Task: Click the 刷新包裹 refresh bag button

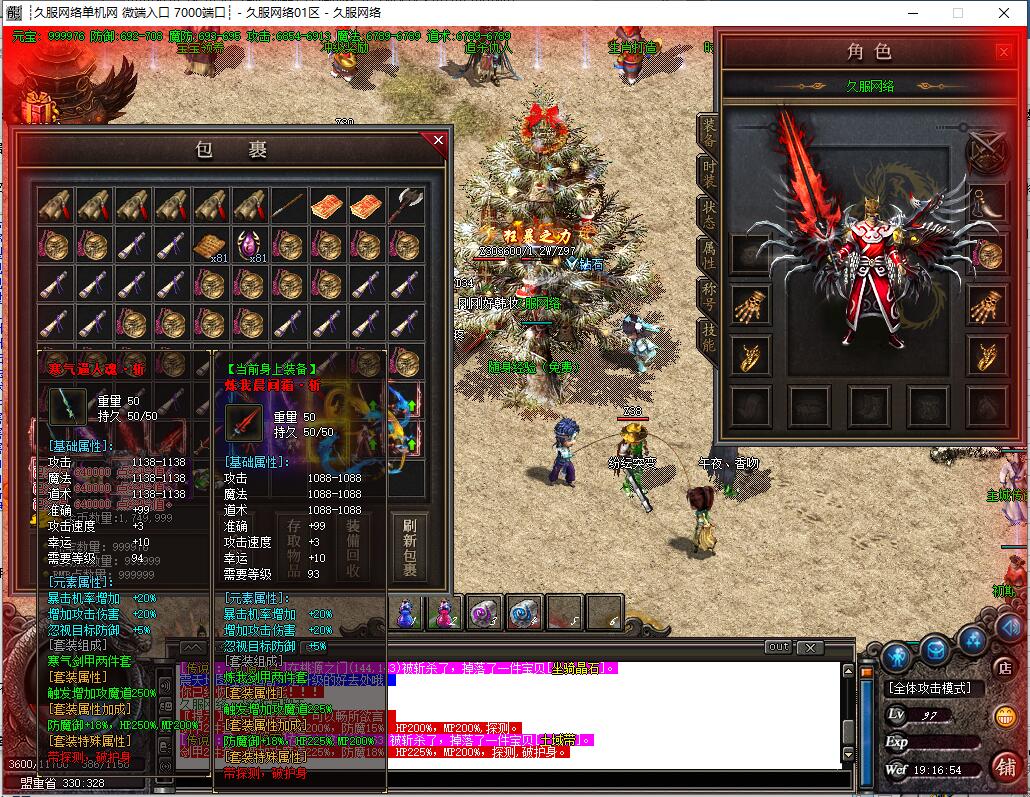Action: pos(409,547)
